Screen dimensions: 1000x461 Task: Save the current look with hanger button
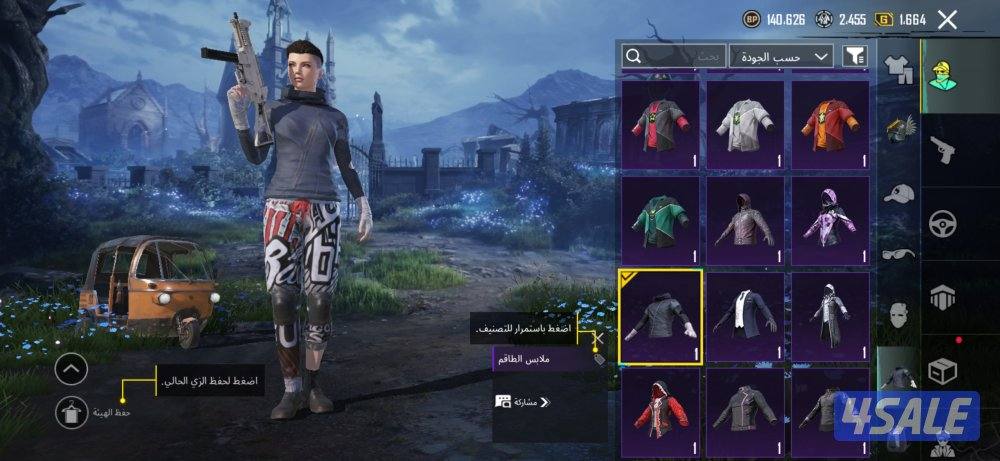click(70, 409)
